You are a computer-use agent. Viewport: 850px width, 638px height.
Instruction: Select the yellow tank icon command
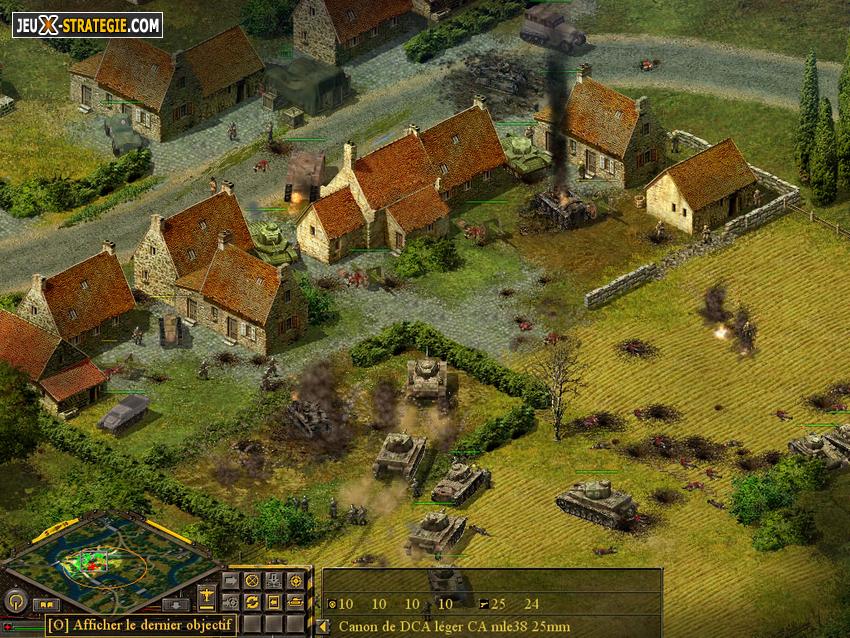pos(295,601)
